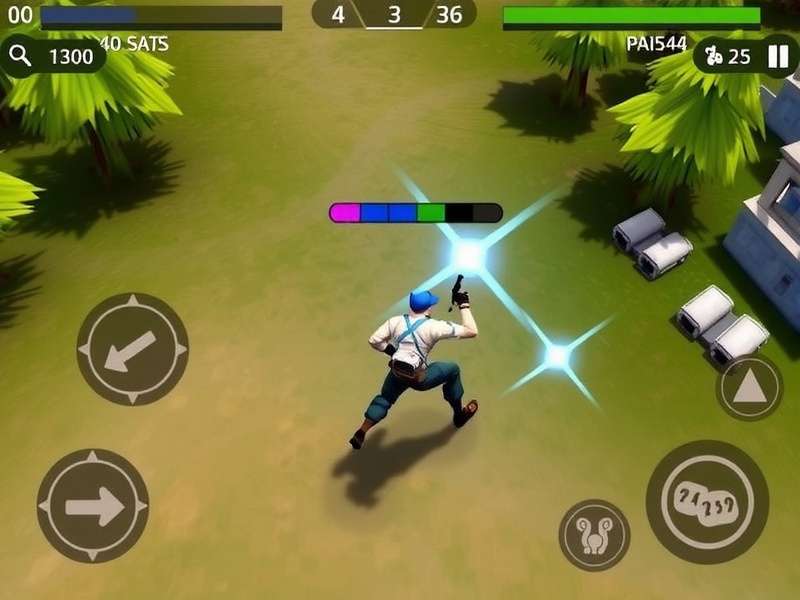Pause the game with the pause button
Viewport: 800px width, 600px height.
(x=777, y=56)
